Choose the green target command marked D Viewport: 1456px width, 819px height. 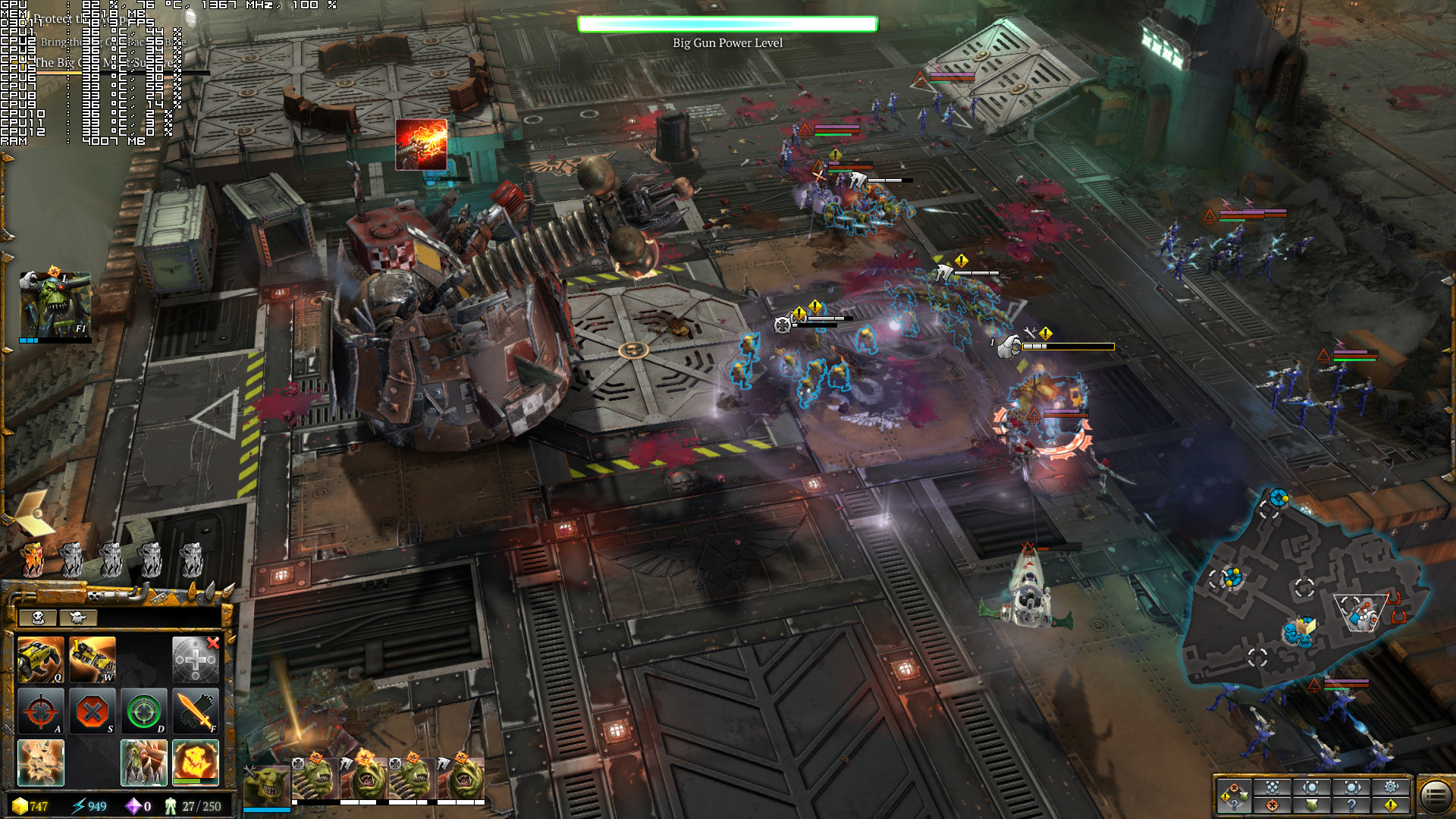[143, 711]
